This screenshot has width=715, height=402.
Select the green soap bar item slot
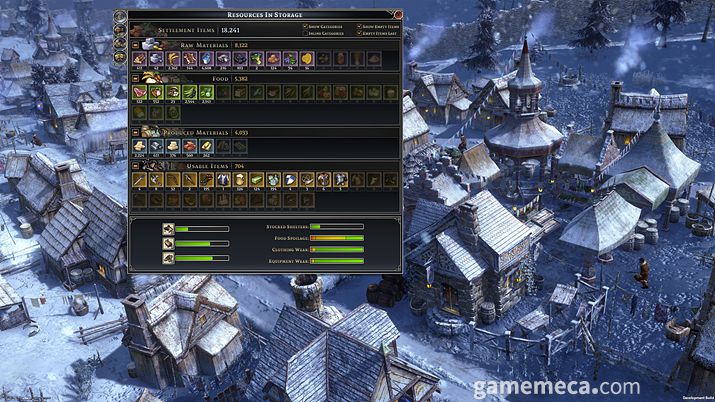tap(257, 180)
